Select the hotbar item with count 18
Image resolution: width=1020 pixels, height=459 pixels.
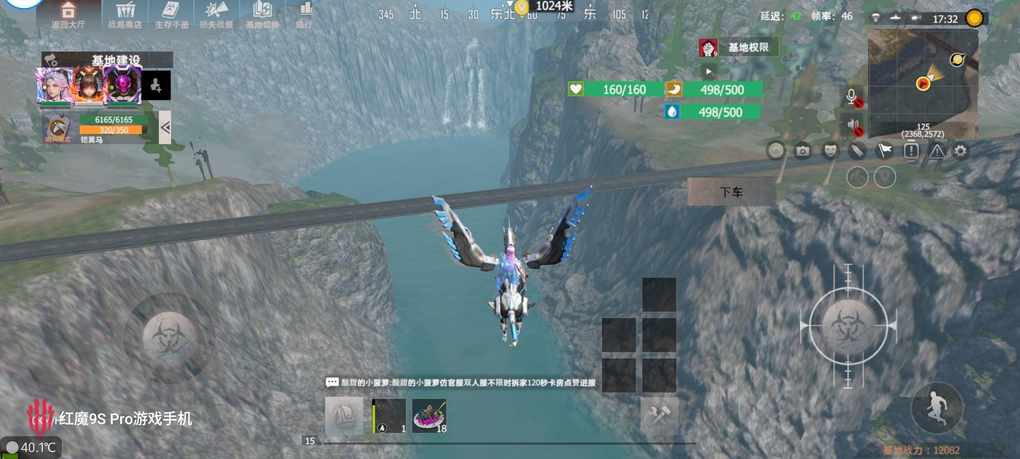429,414
